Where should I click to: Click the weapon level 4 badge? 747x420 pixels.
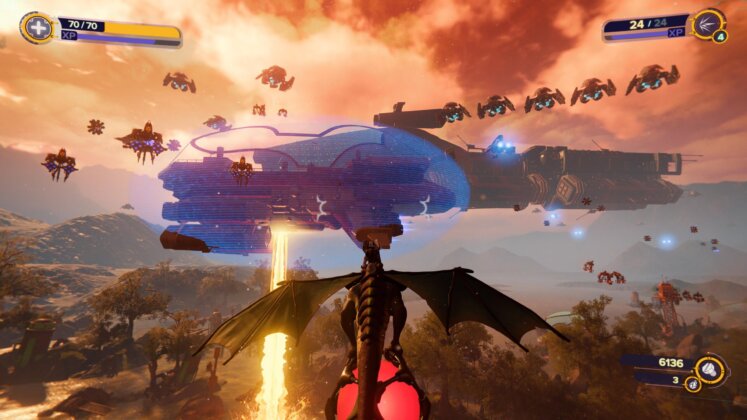(x=721, y=37)
